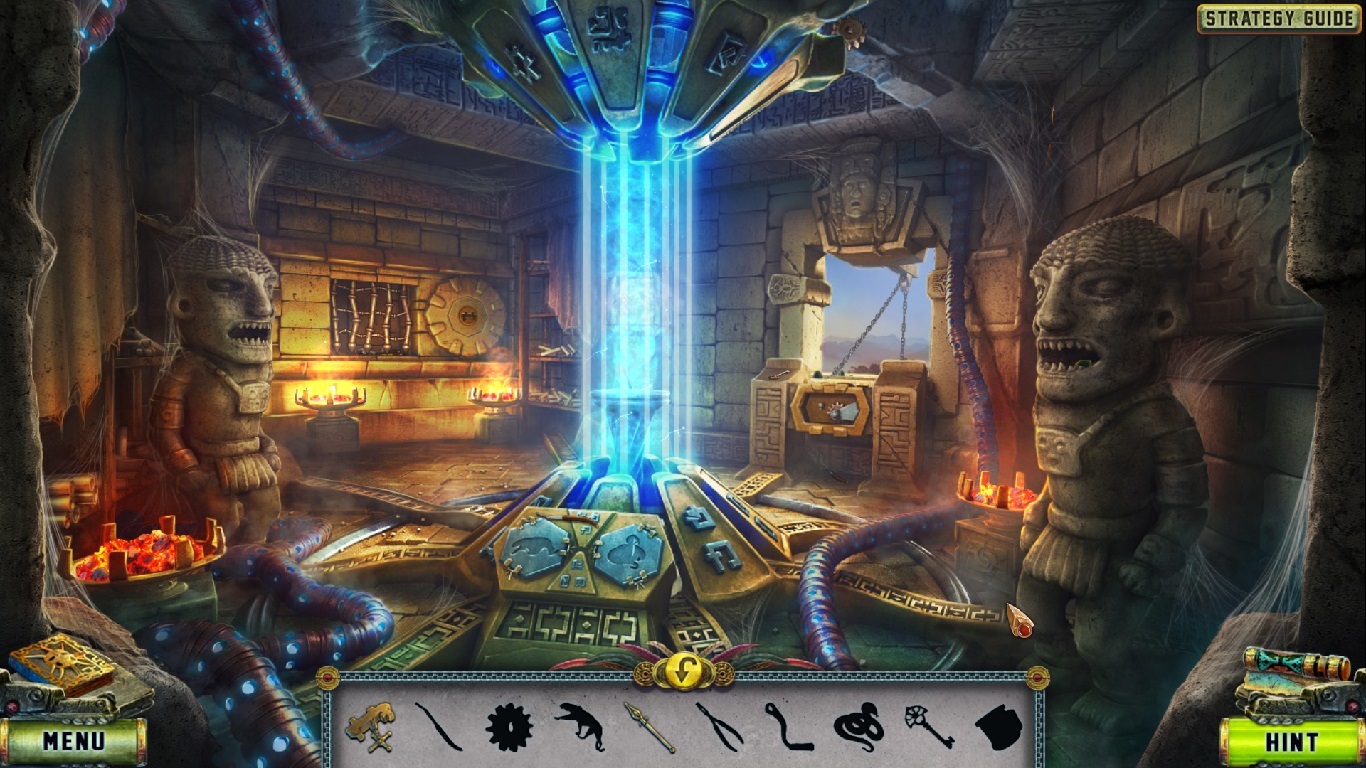Open the MENU
Screen dimensions: 1366x768
pos(72,742)
